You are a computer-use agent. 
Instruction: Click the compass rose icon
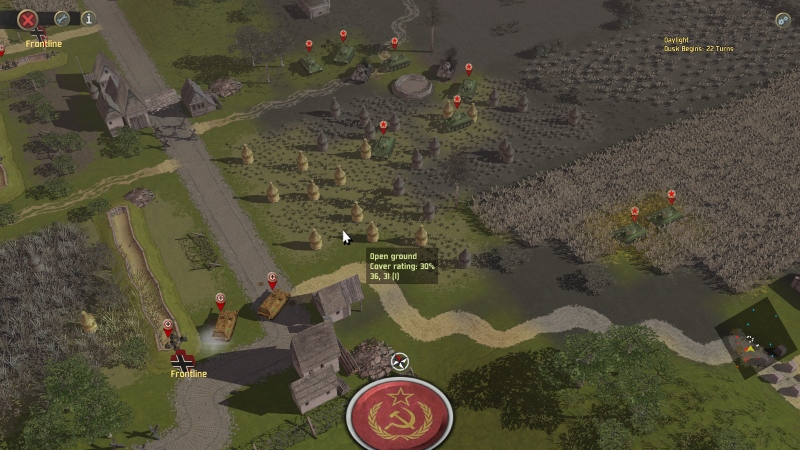coord(400,362)
